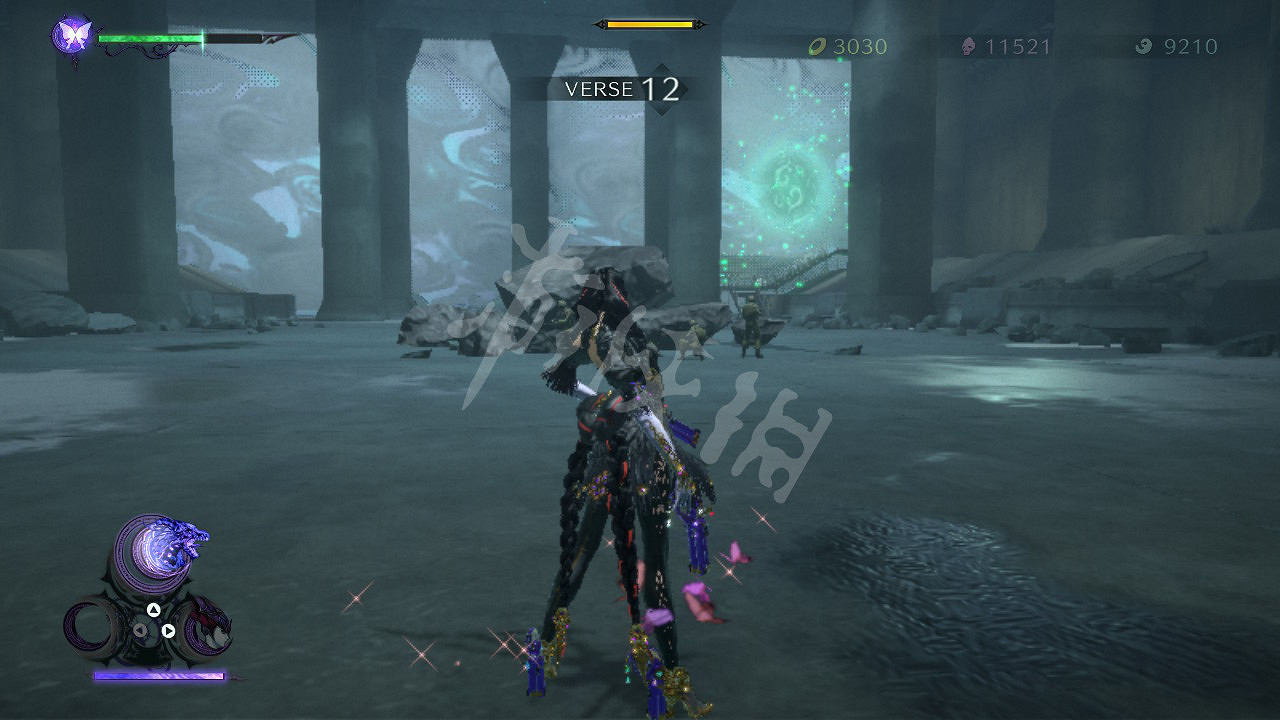Click the purple magic gauge bar
Screen dimensions: 1280x720
coord(157,675)
